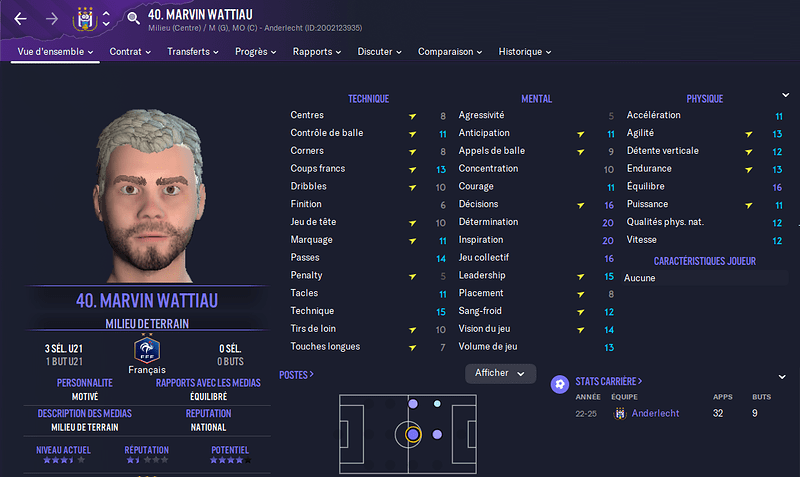Screen dimensions: 800x477
Task: Open the Comparaison menu
Action: (450, 52)
